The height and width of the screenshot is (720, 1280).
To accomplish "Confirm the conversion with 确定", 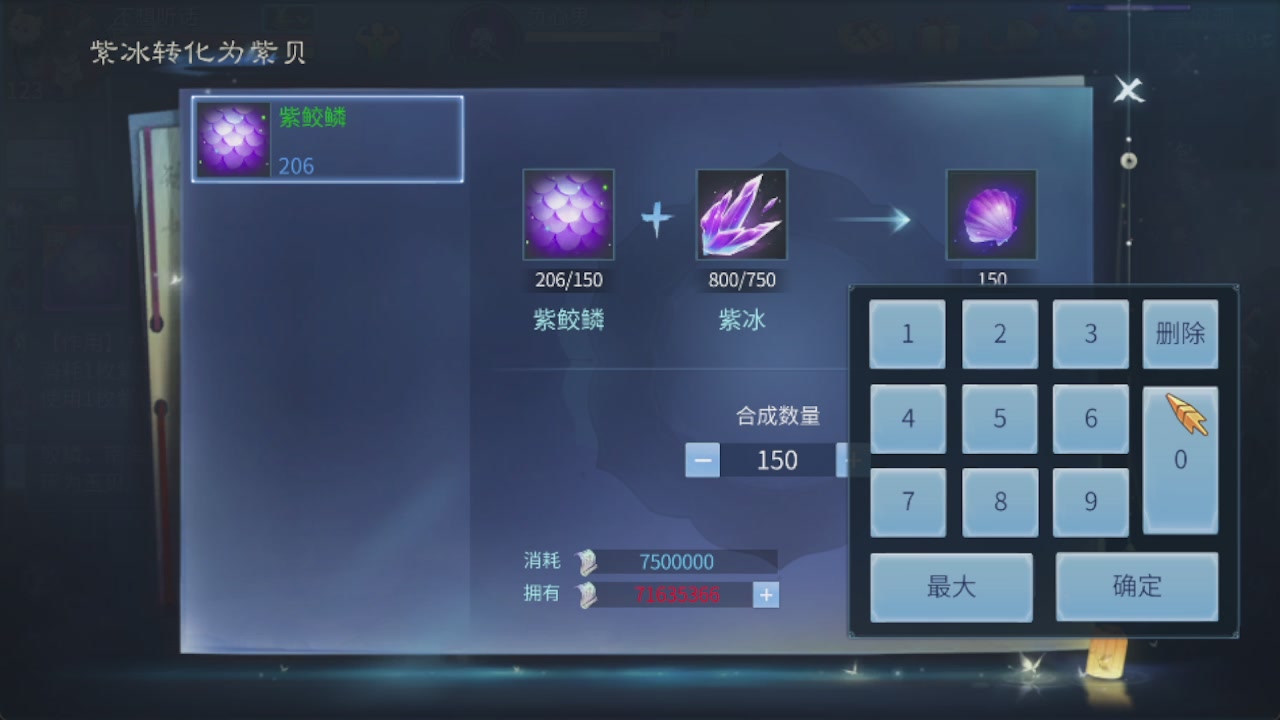I will [1137, 587].
